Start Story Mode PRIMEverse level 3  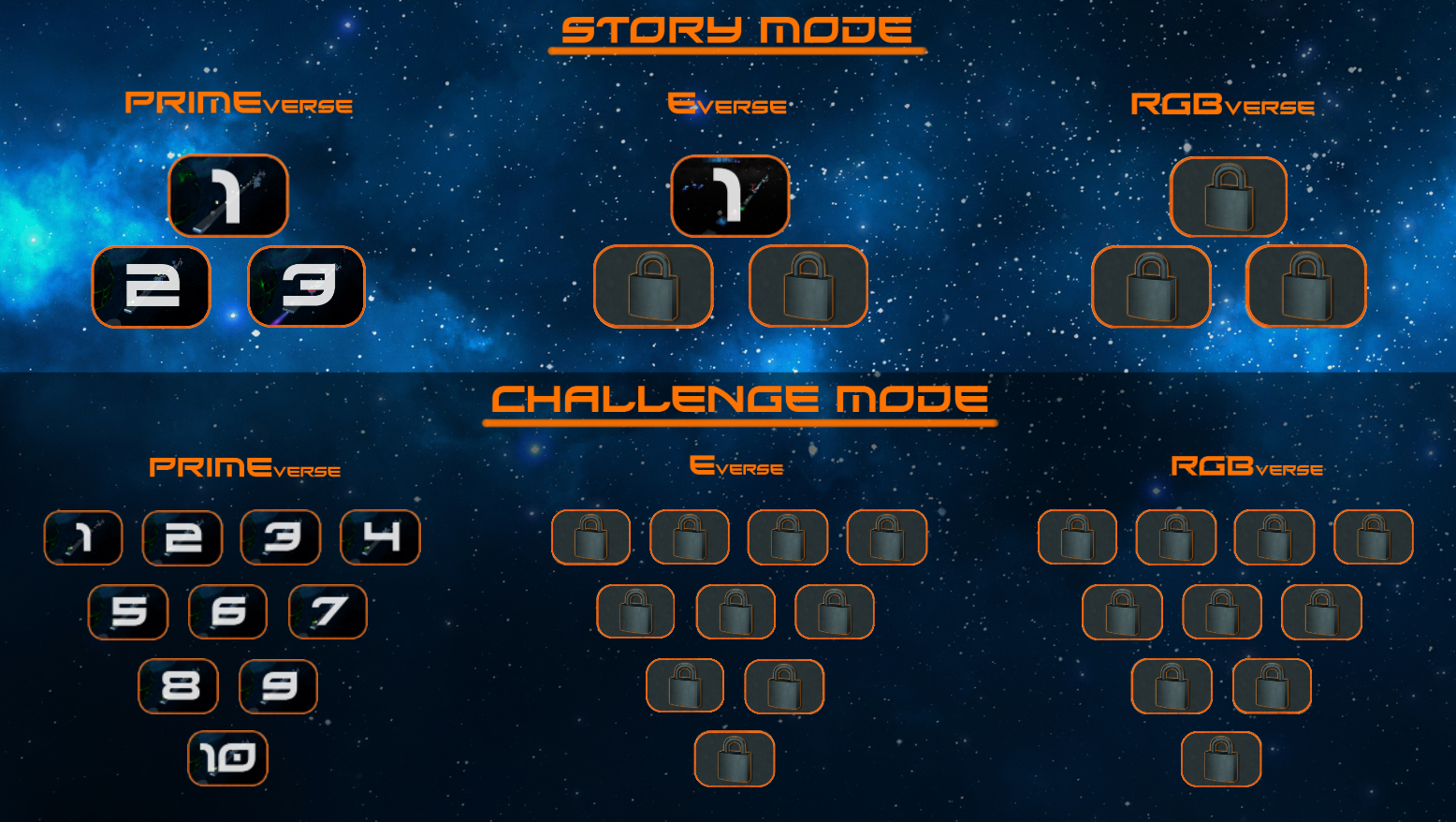306,286
